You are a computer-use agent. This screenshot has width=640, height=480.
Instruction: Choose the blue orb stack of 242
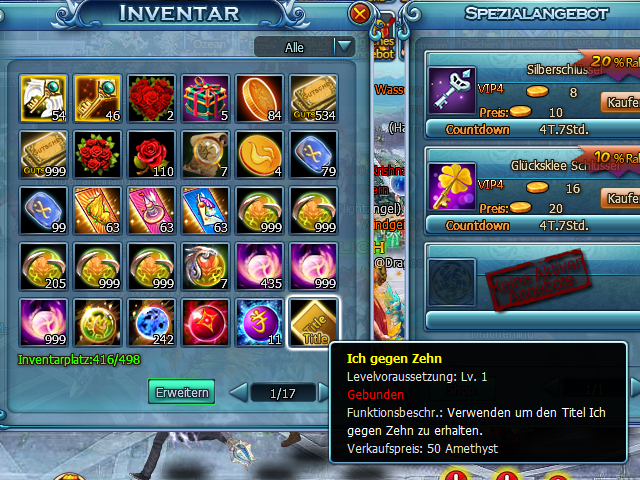151,322
